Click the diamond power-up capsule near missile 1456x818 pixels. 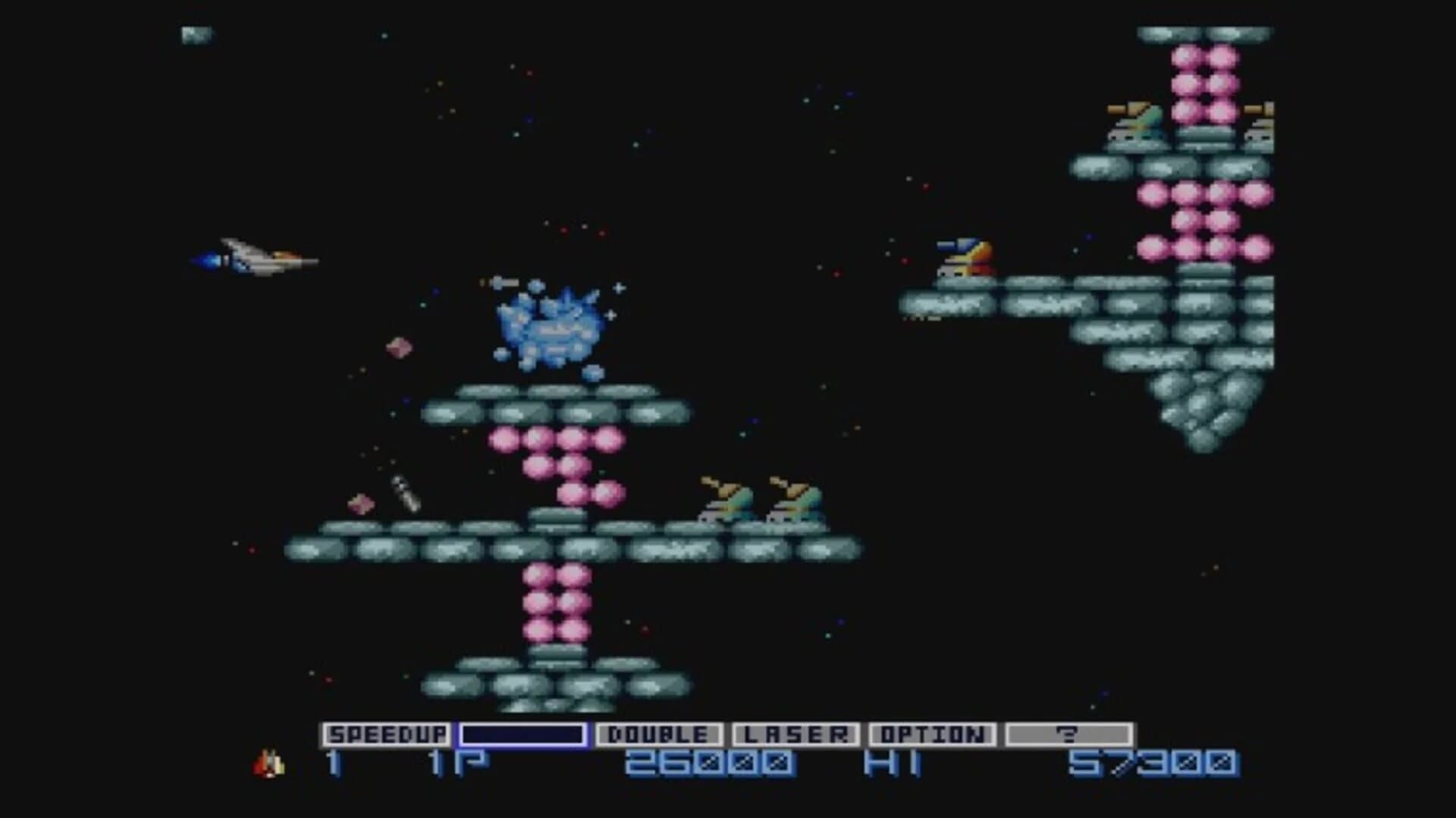(362, 502)
